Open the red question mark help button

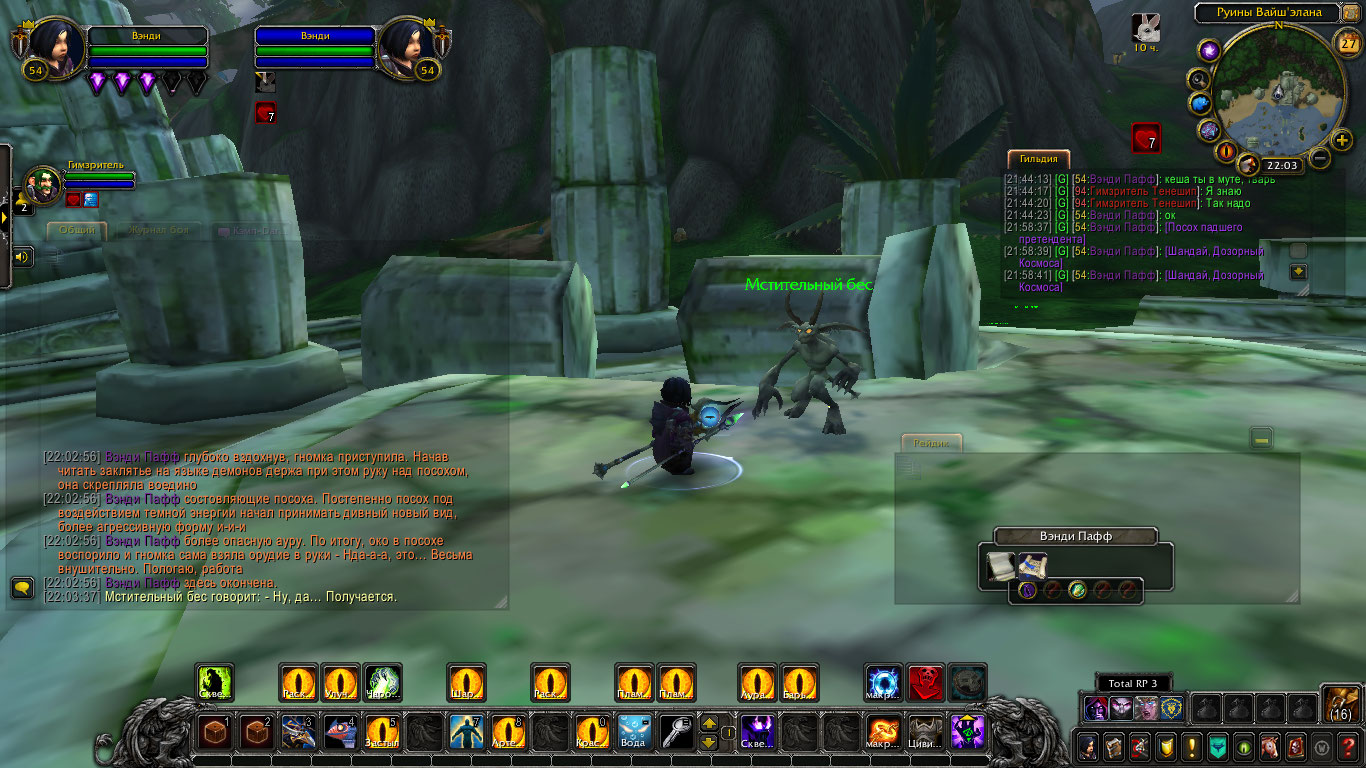1347,746
